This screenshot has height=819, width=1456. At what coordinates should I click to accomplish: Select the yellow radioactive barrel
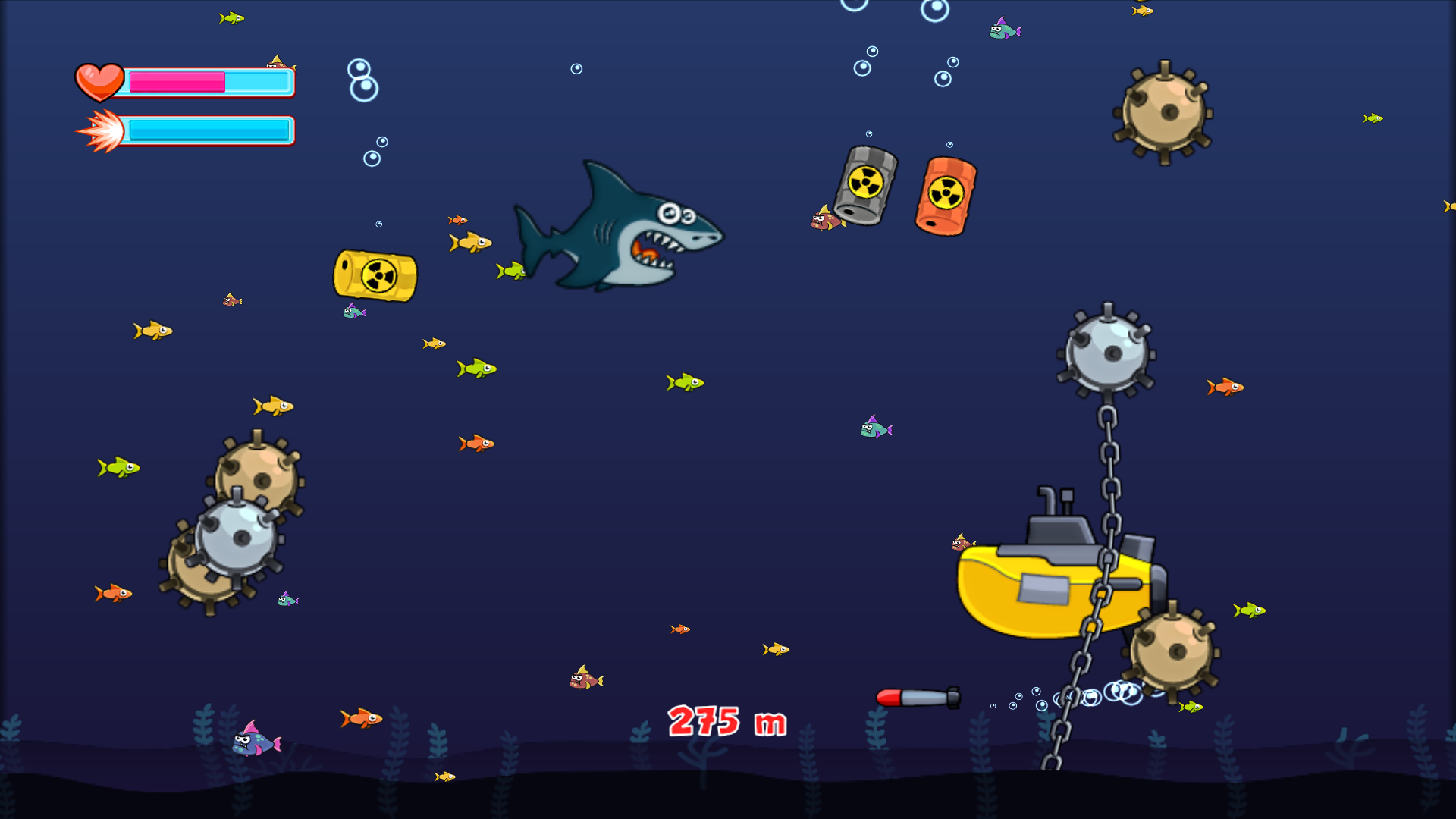click(375, 277)
